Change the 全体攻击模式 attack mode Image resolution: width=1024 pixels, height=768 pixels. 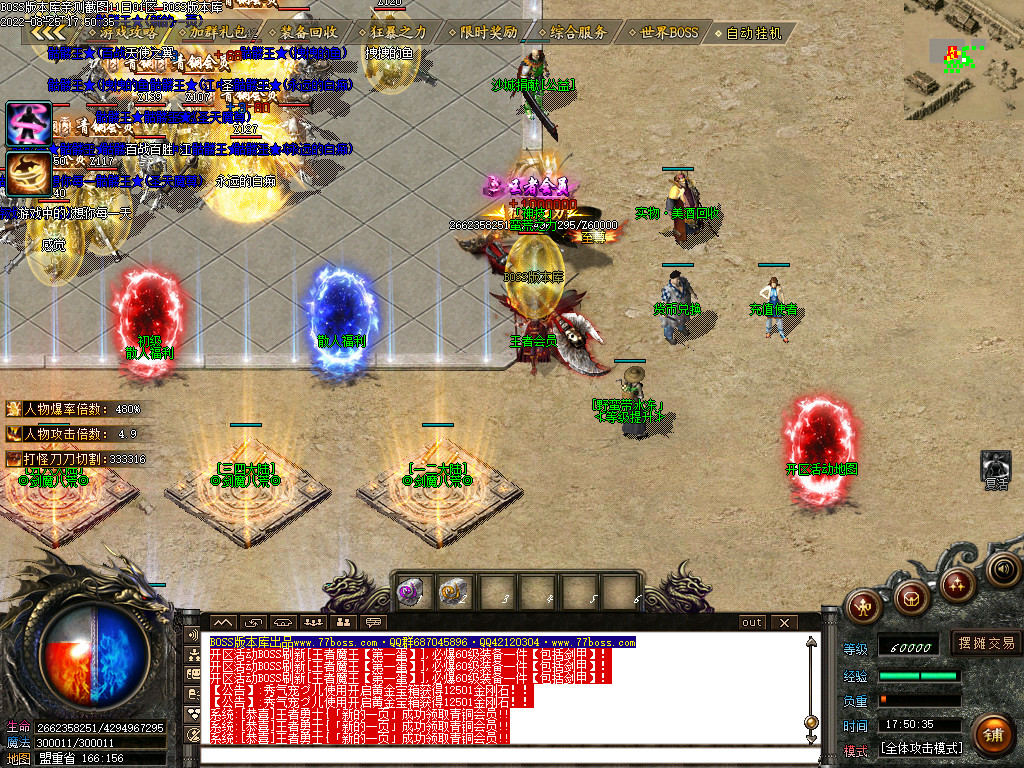(920, 749)
